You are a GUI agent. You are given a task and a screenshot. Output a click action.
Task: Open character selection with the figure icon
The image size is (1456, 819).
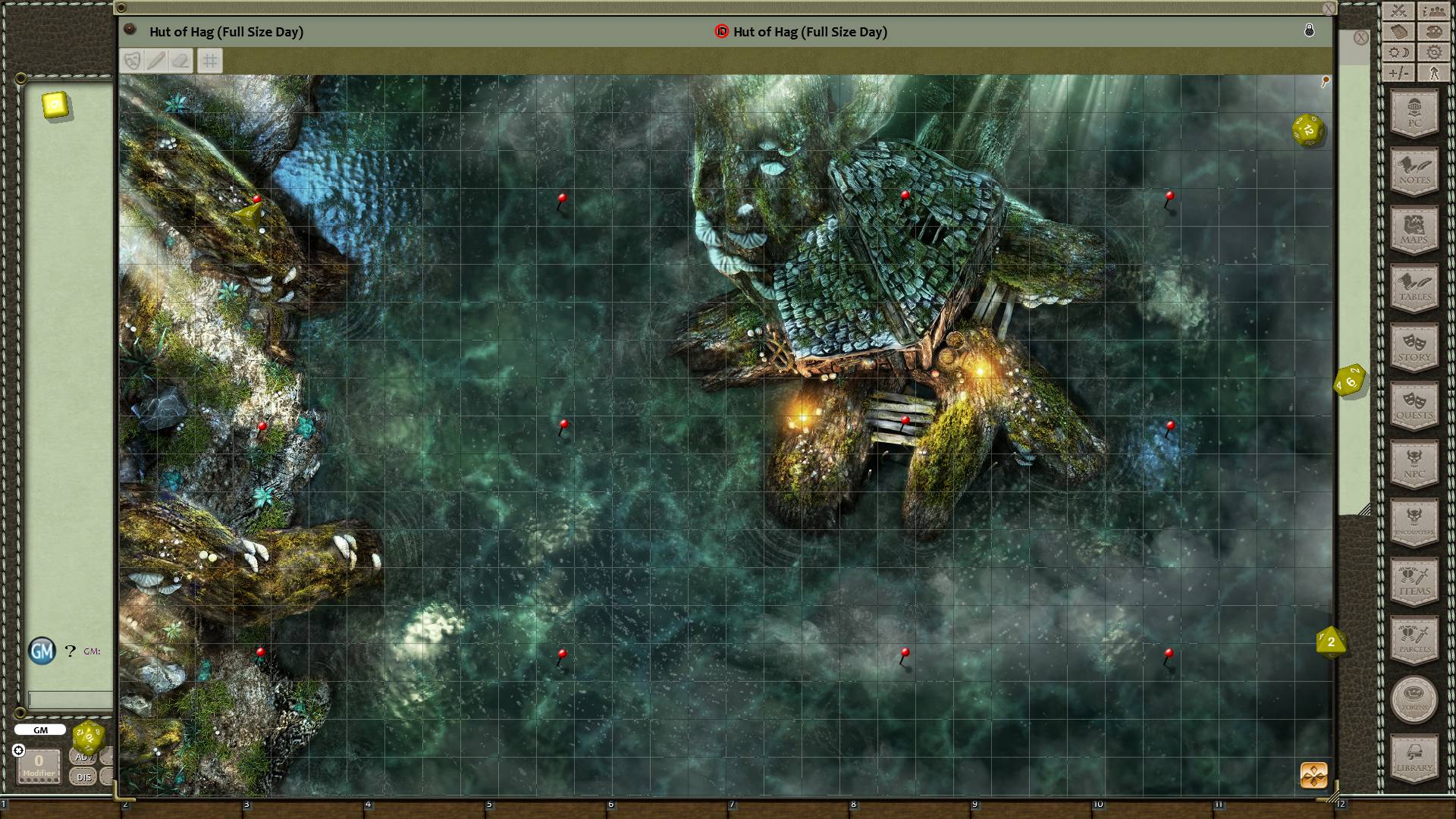tap(1433, 74)
